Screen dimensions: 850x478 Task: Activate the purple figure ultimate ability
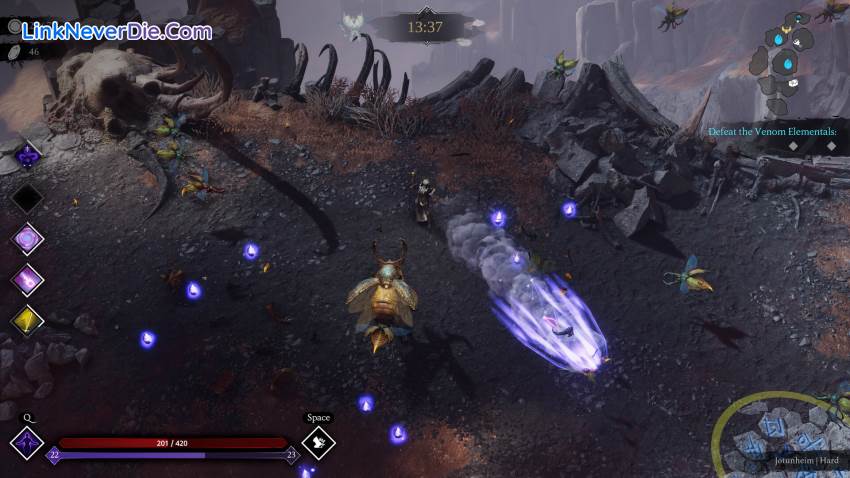(x=26, y=441)
